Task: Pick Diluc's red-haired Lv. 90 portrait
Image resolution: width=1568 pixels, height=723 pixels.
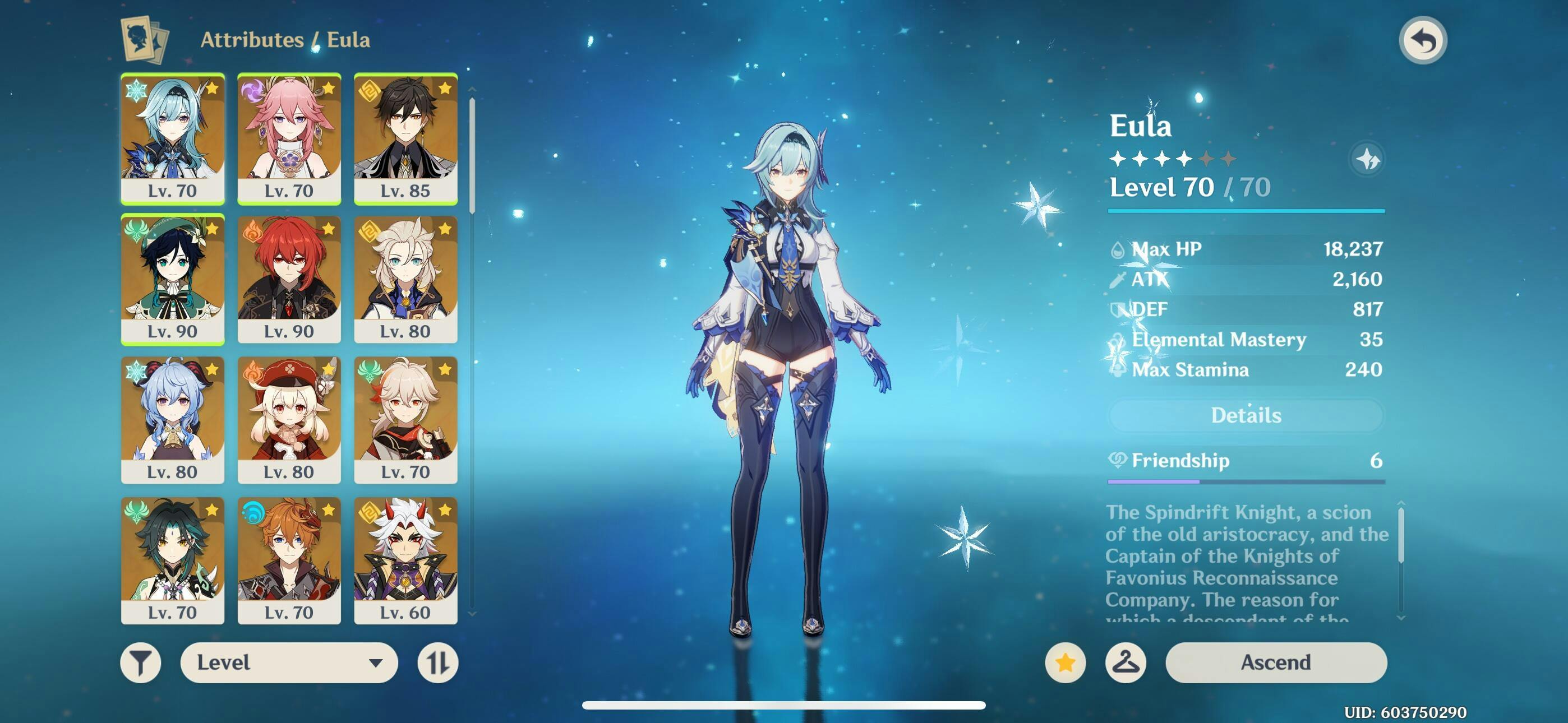Action: (x=289, y=279)
